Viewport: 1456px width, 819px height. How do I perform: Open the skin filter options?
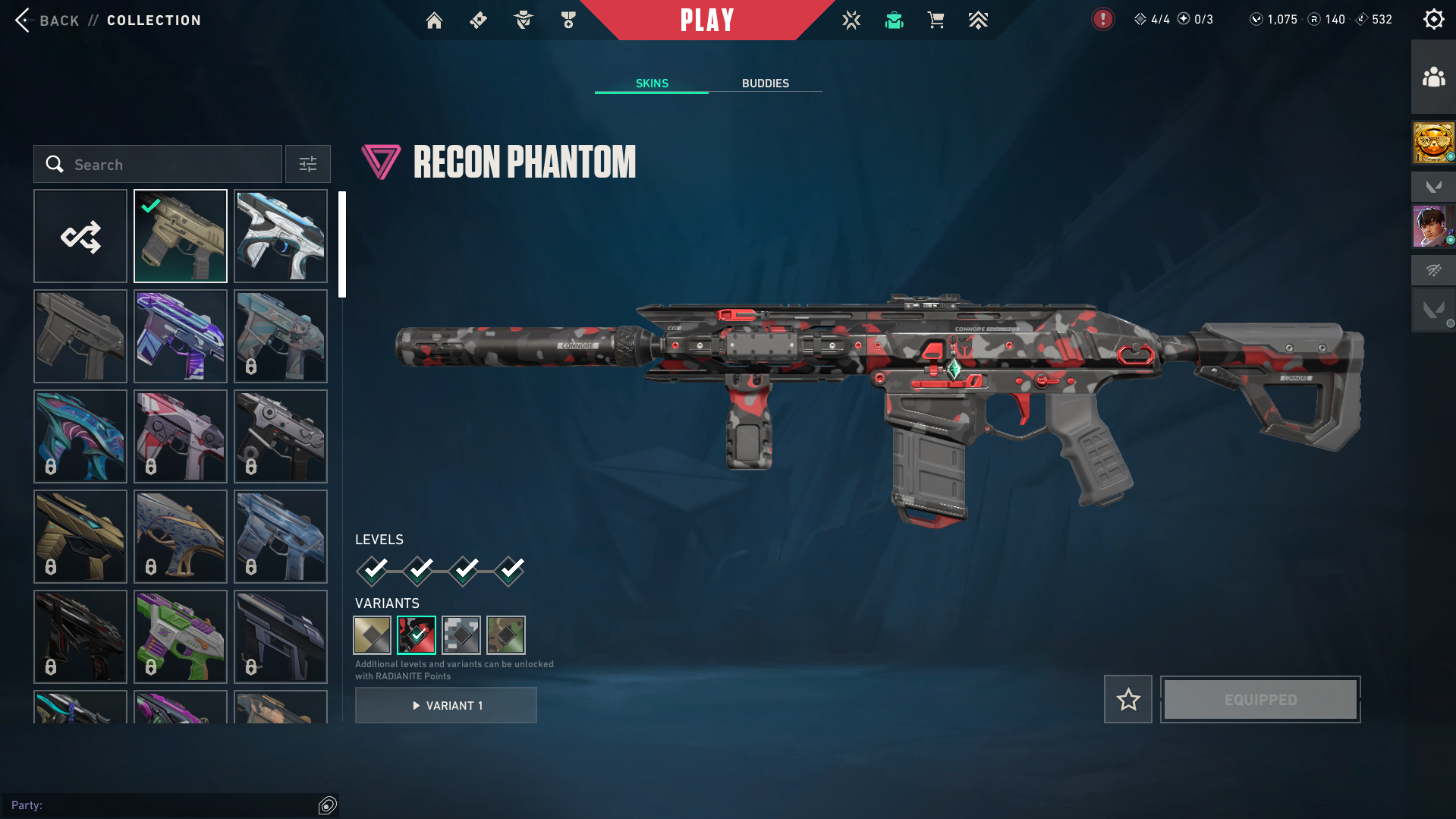(308, 165)
